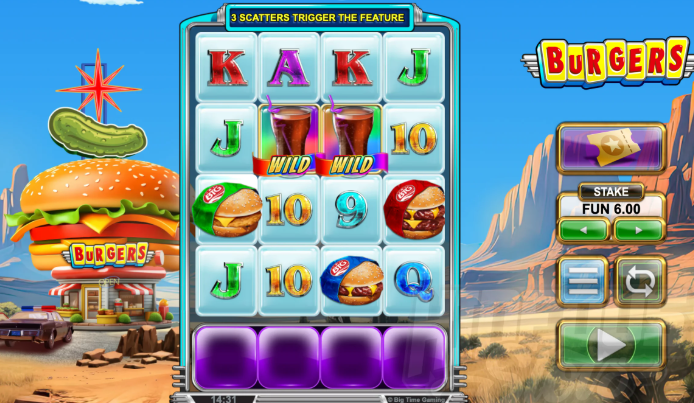Activate the autoplay loop arrows button
Image resolution: width=694 pixels, height=403 pixels.
(x=640, y=281)
